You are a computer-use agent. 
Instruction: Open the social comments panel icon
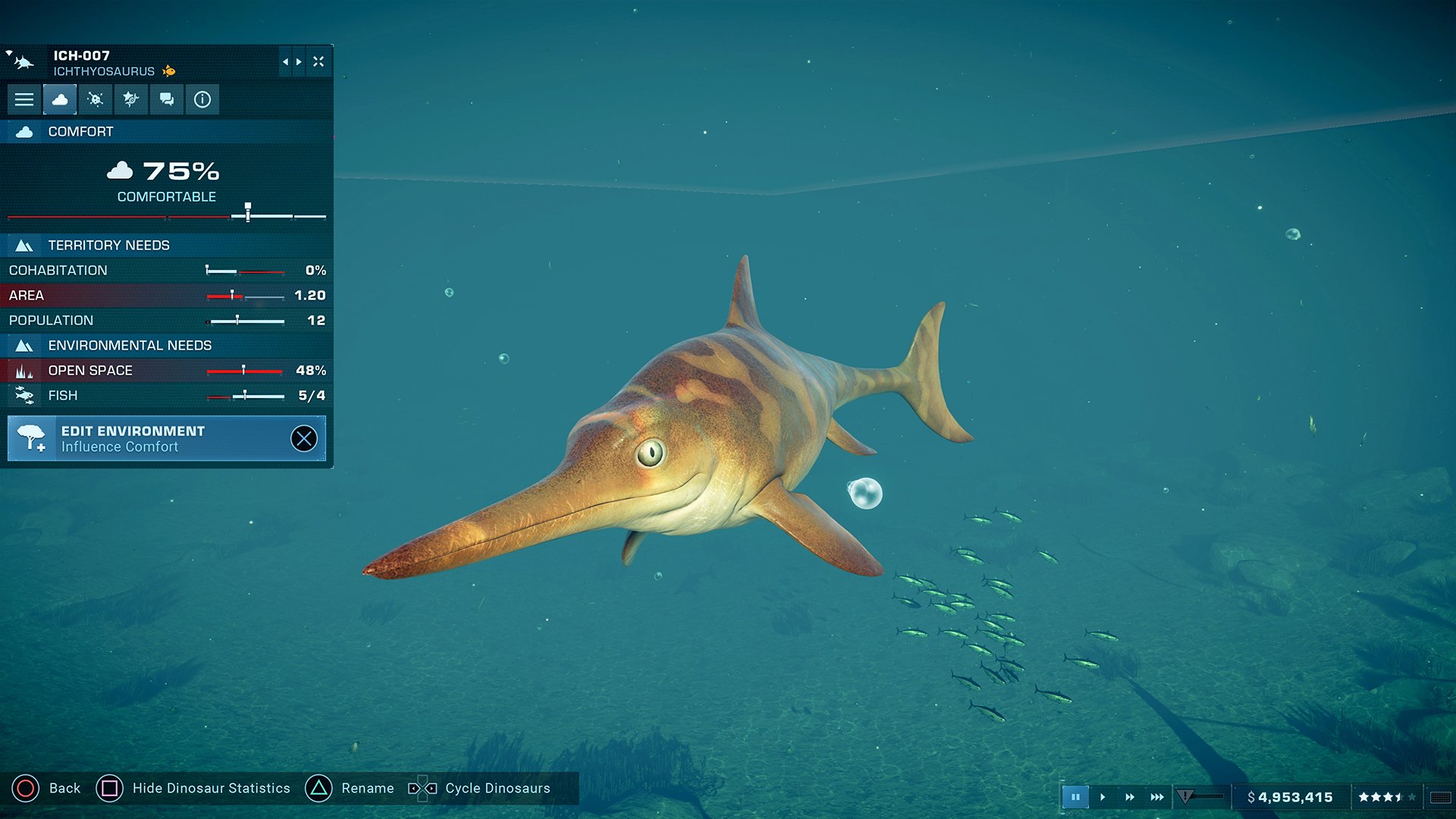(x=166, y=99)
